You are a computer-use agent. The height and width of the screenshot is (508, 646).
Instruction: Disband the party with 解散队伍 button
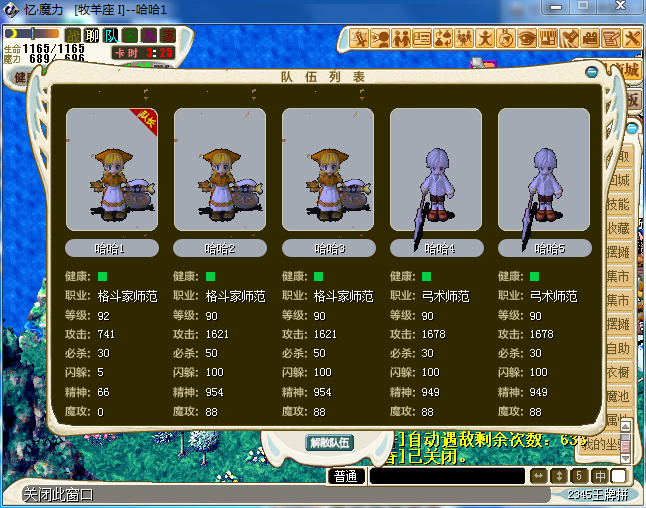pos(329,442)
